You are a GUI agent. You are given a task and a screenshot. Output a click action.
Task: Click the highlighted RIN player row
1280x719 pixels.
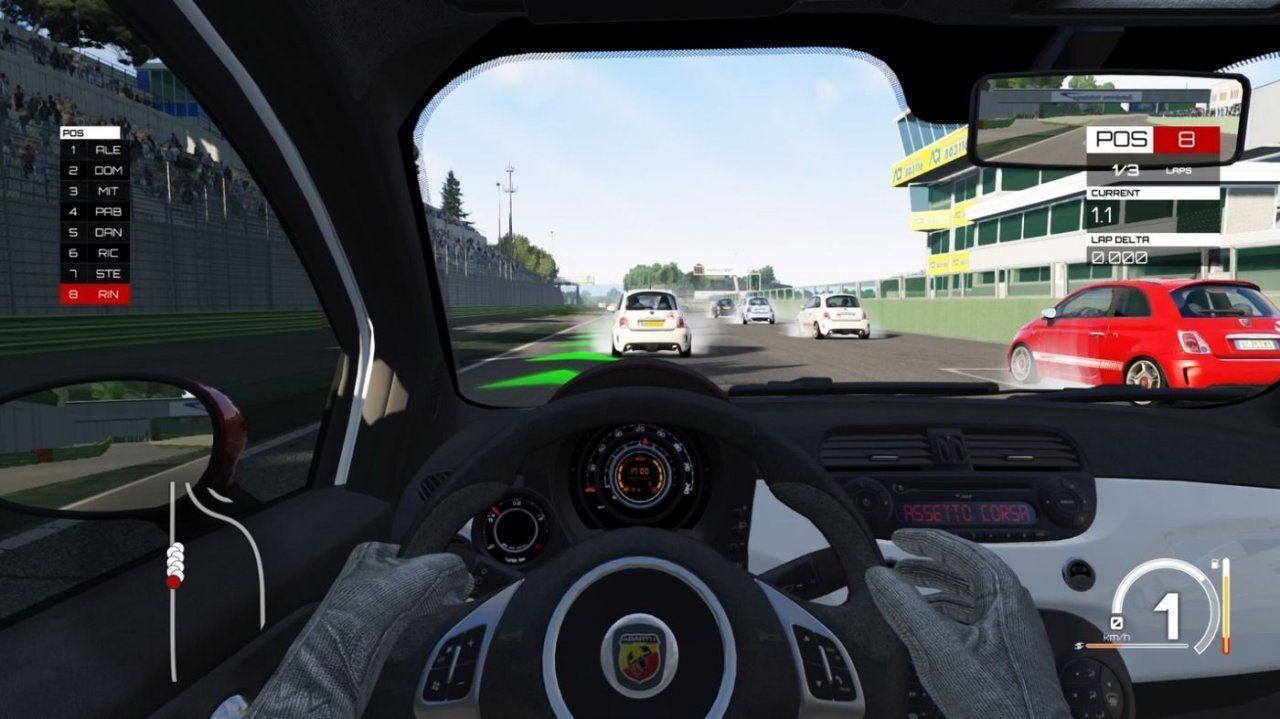[x=95, y=295]
